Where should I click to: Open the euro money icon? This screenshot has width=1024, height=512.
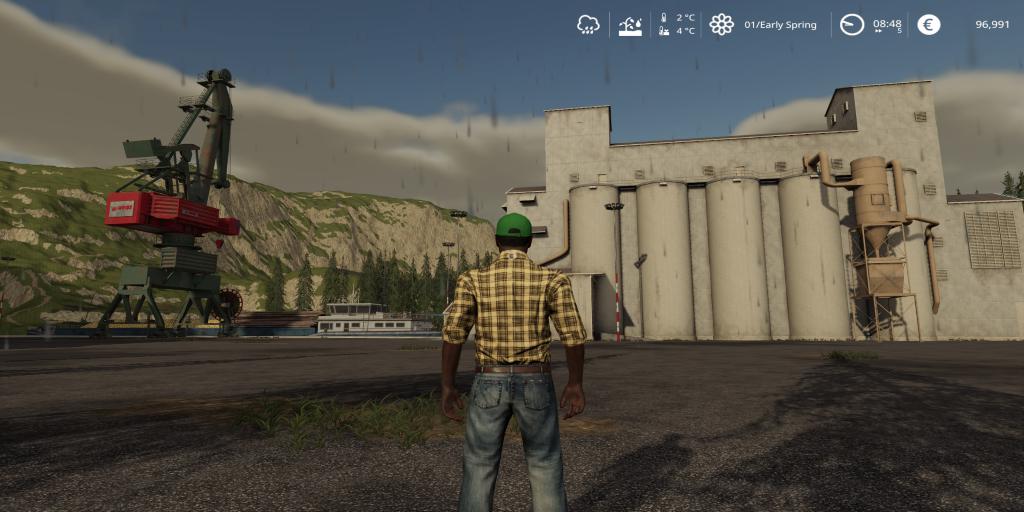tap(929, 25)
